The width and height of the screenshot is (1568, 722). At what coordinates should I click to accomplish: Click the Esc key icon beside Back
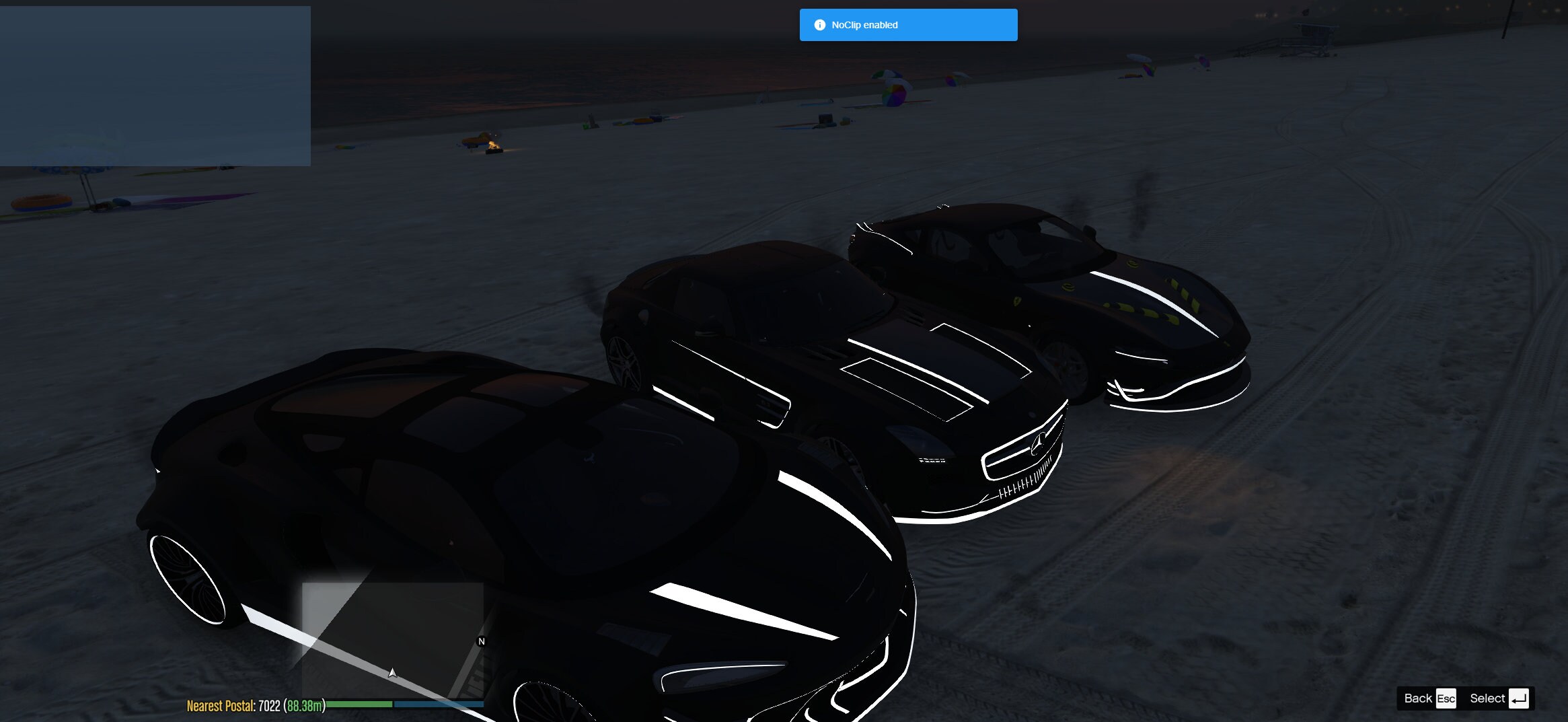pos(1446,698)
